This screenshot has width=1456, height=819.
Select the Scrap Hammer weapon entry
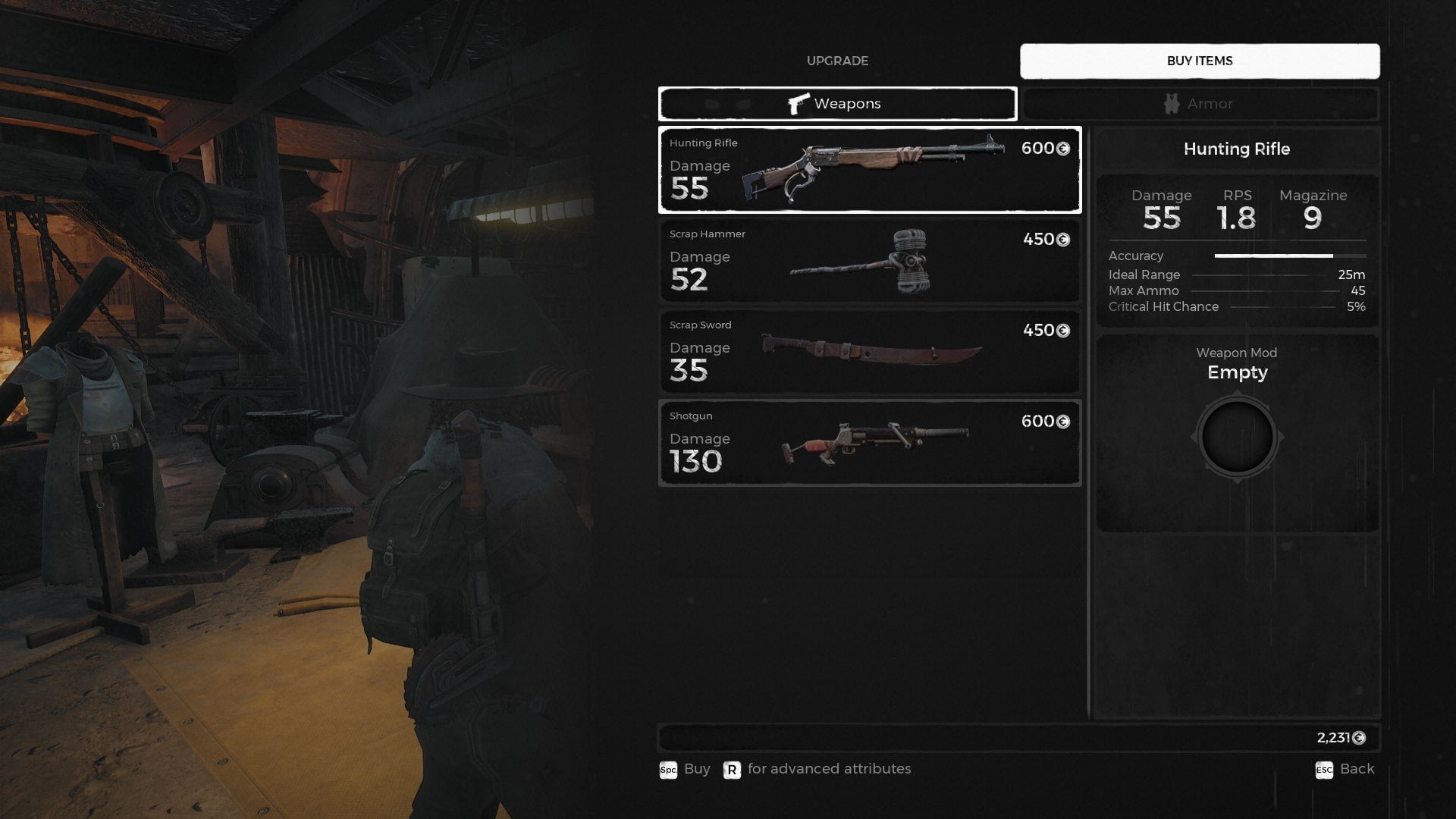[869, 261]
